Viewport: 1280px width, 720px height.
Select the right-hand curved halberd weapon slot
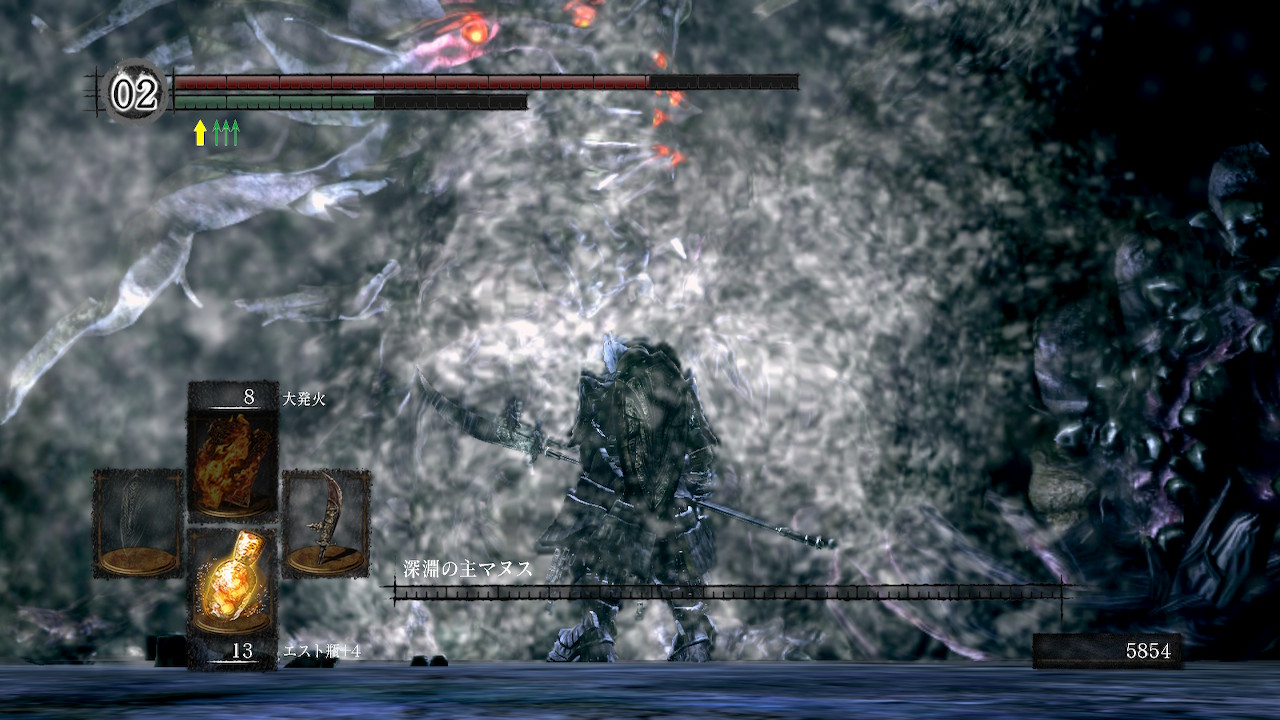click(x=326, y=523)
